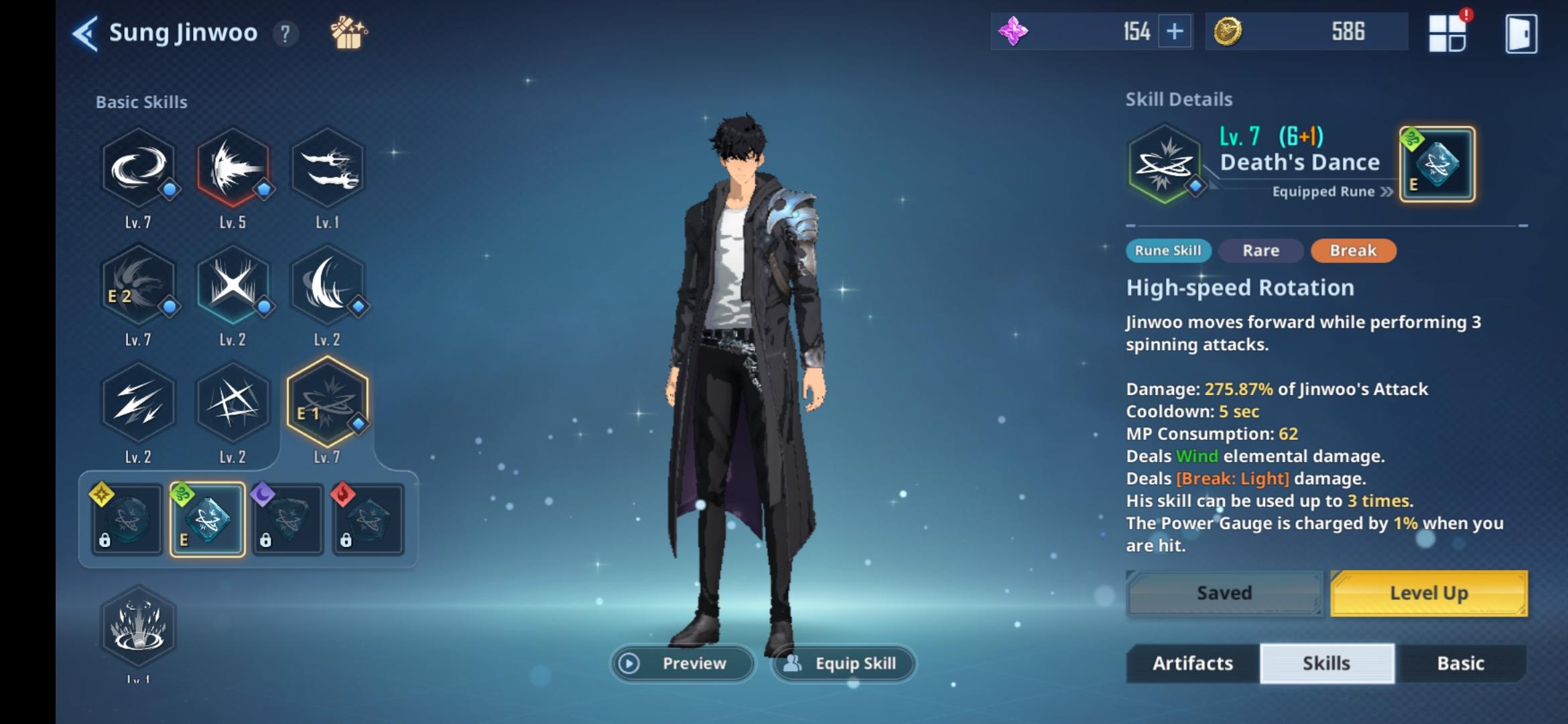
Task: Select the locked yellow rune slot
Action: [126, 520]
